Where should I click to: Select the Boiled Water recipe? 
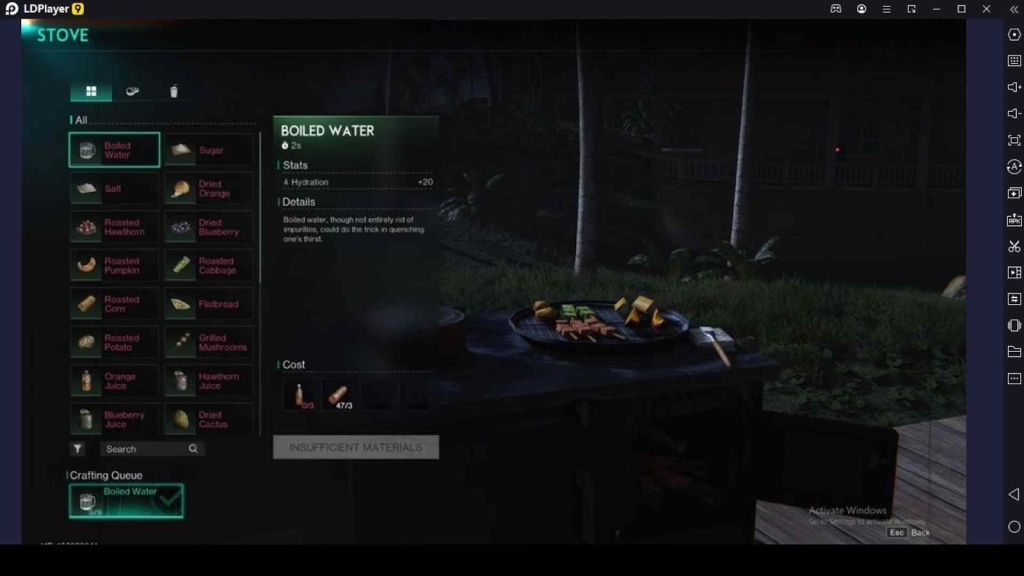(114, 150)
